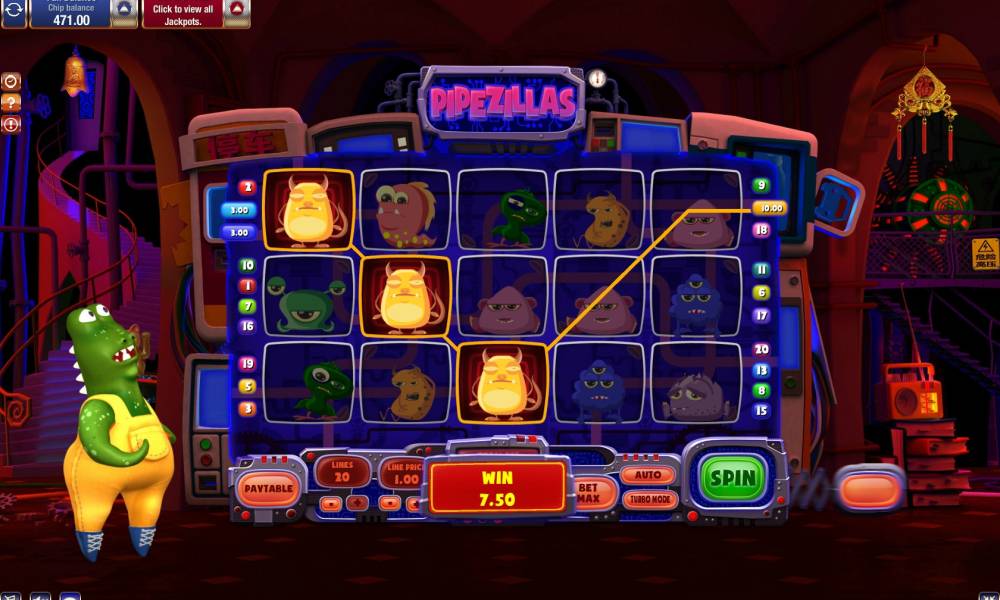Refresh the balance with the circular arrows icon
The image size is (1000, 600).
pos(13,9)
